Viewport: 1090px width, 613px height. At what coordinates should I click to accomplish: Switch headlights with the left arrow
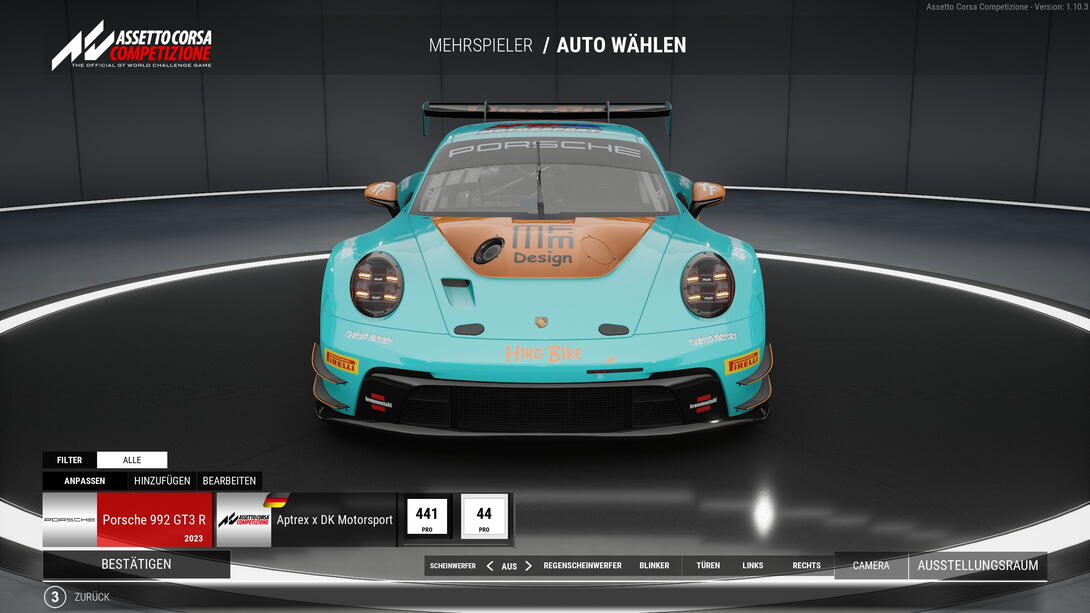tap(490, 566)
